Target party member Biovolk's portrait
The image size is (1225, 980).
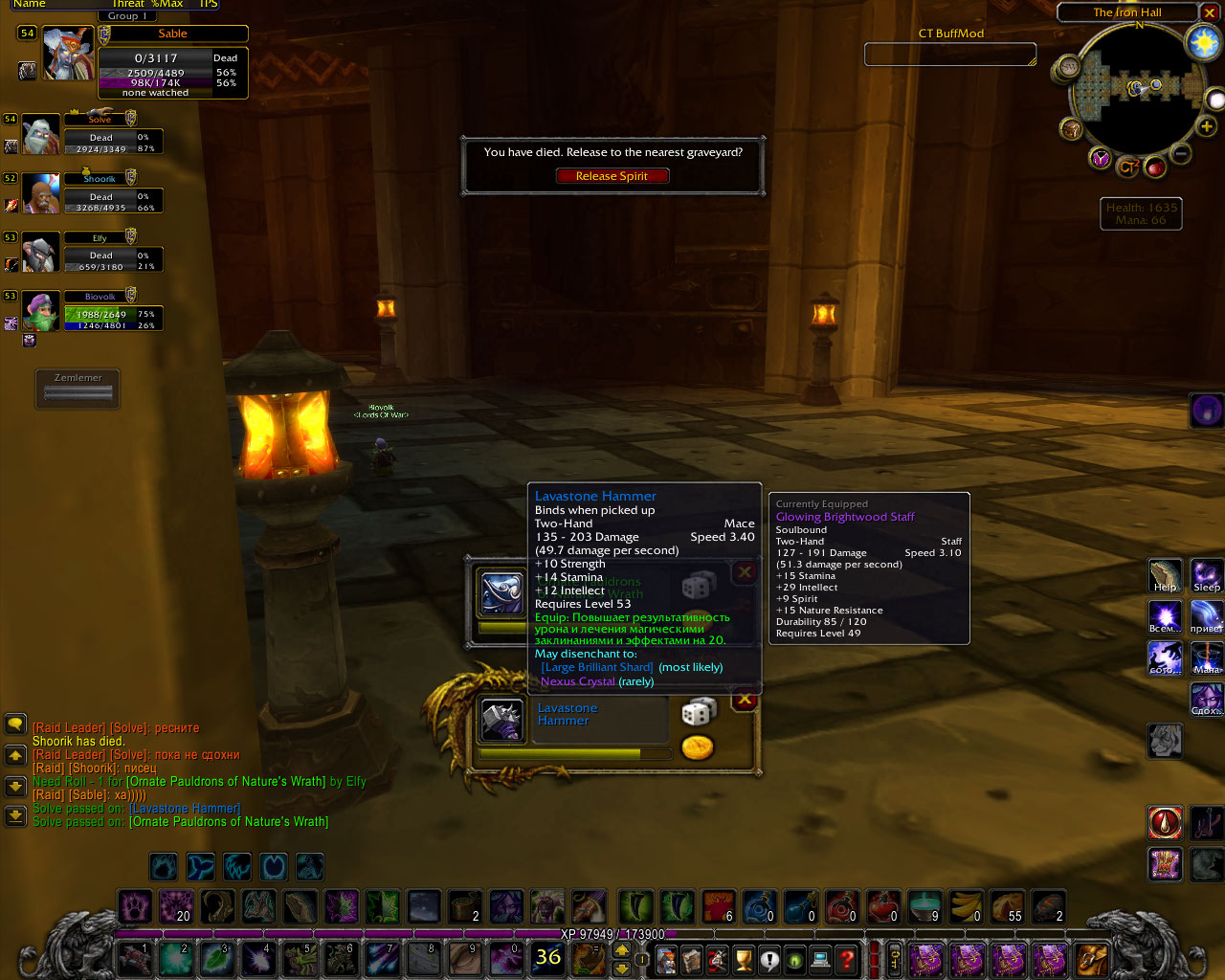tap(41, 313)
